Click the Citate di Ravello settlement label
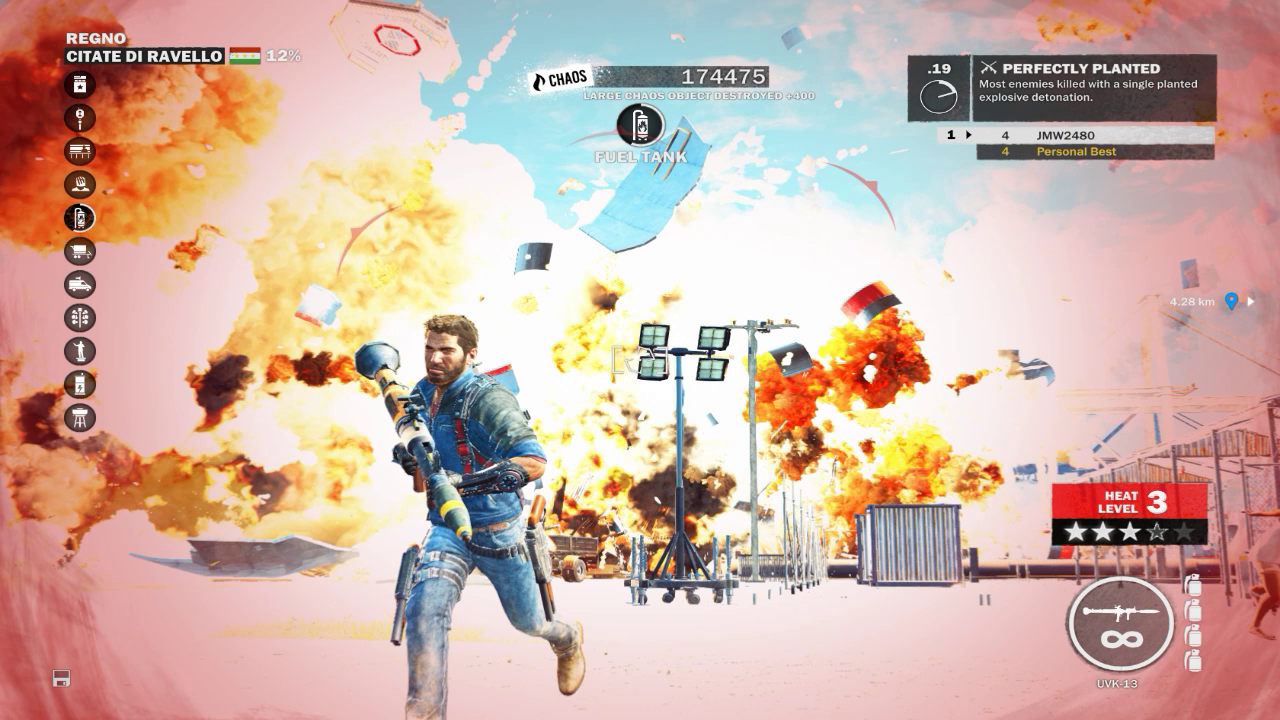1280x720 pixels. (144, 56)
